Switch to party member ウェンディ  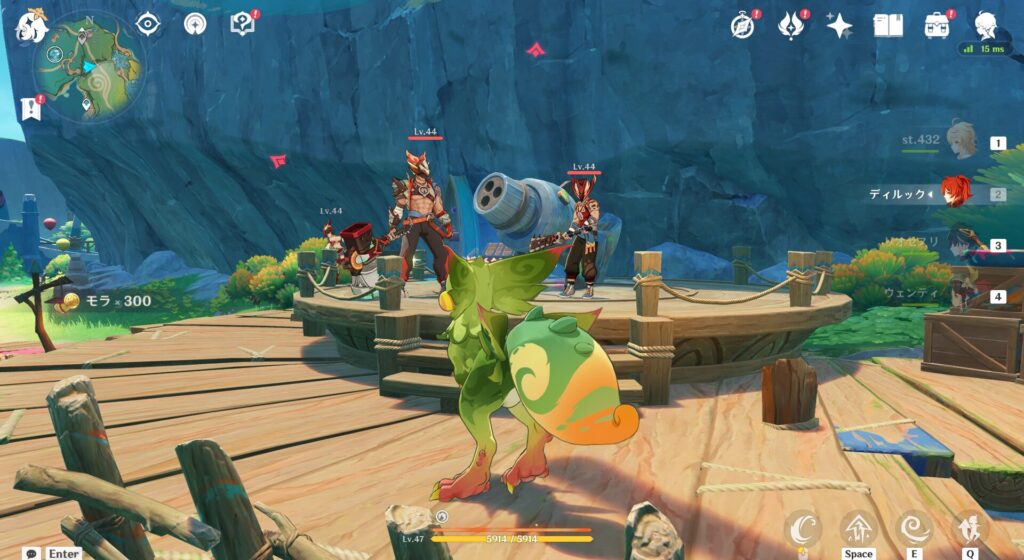coord(960,295)
